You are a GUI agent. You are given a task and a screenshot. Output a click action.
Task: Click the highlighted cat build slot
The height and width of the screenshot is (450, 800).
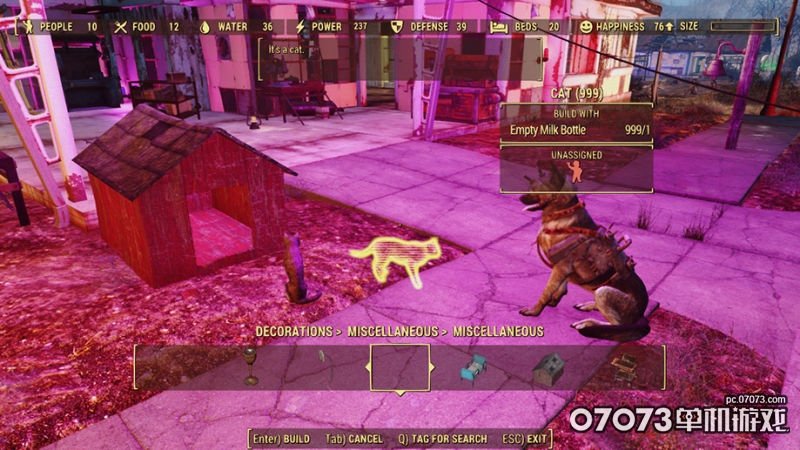tap(400, 367)
